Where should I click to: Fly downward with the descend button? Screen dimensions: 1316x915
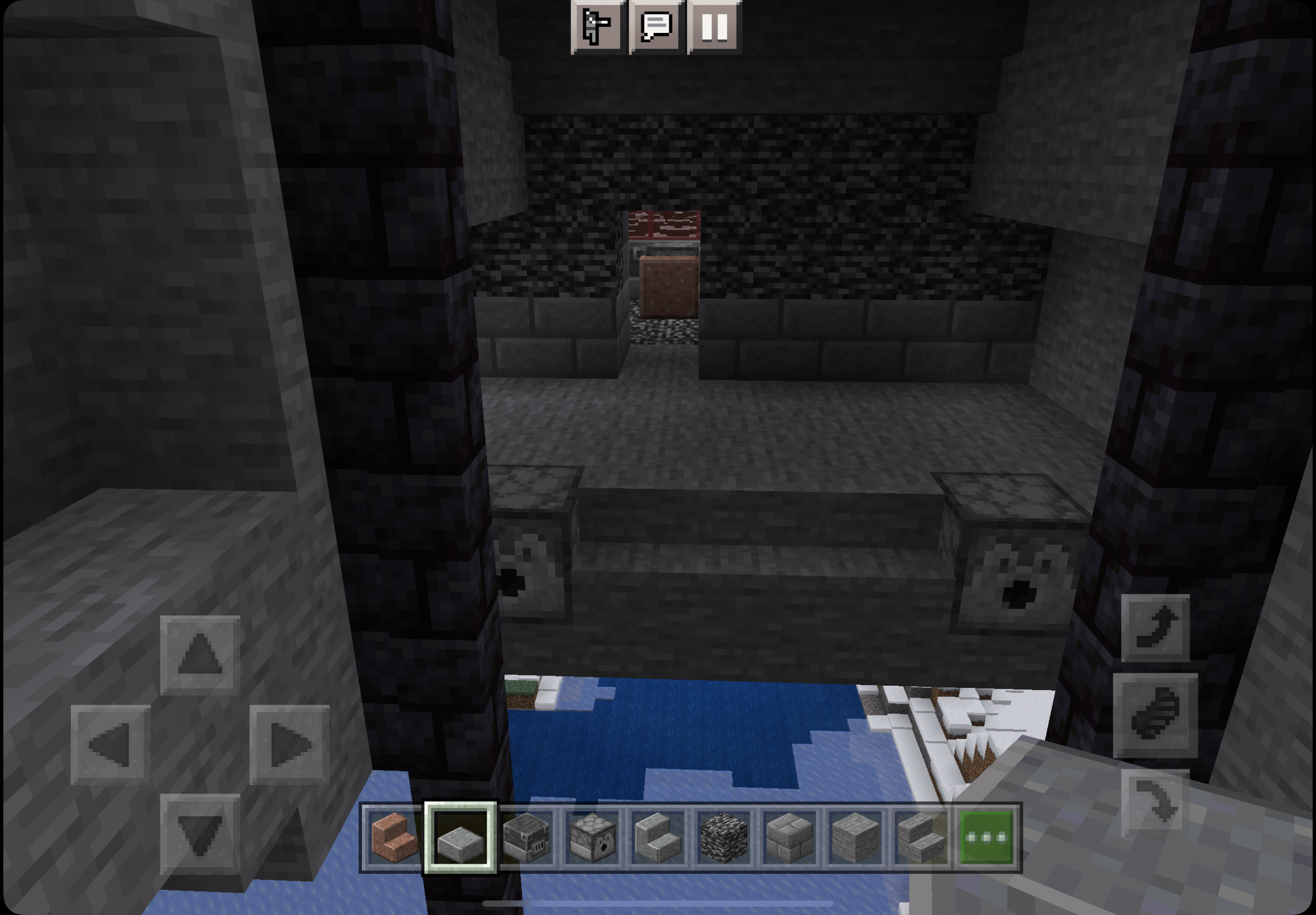click(x=1155, y=803)
